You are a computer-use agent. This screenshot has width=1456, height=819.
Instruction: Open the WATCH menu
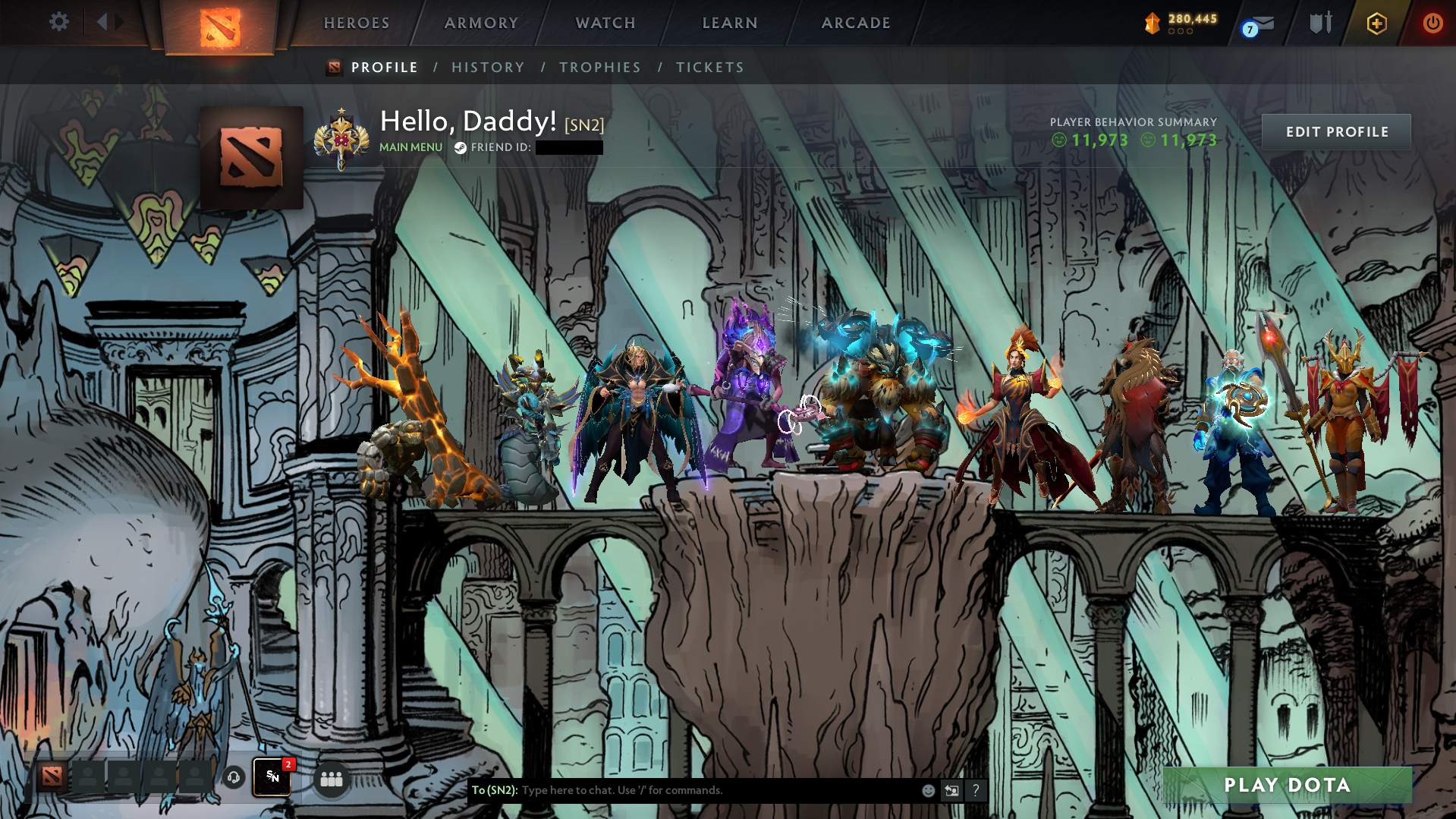605,23
